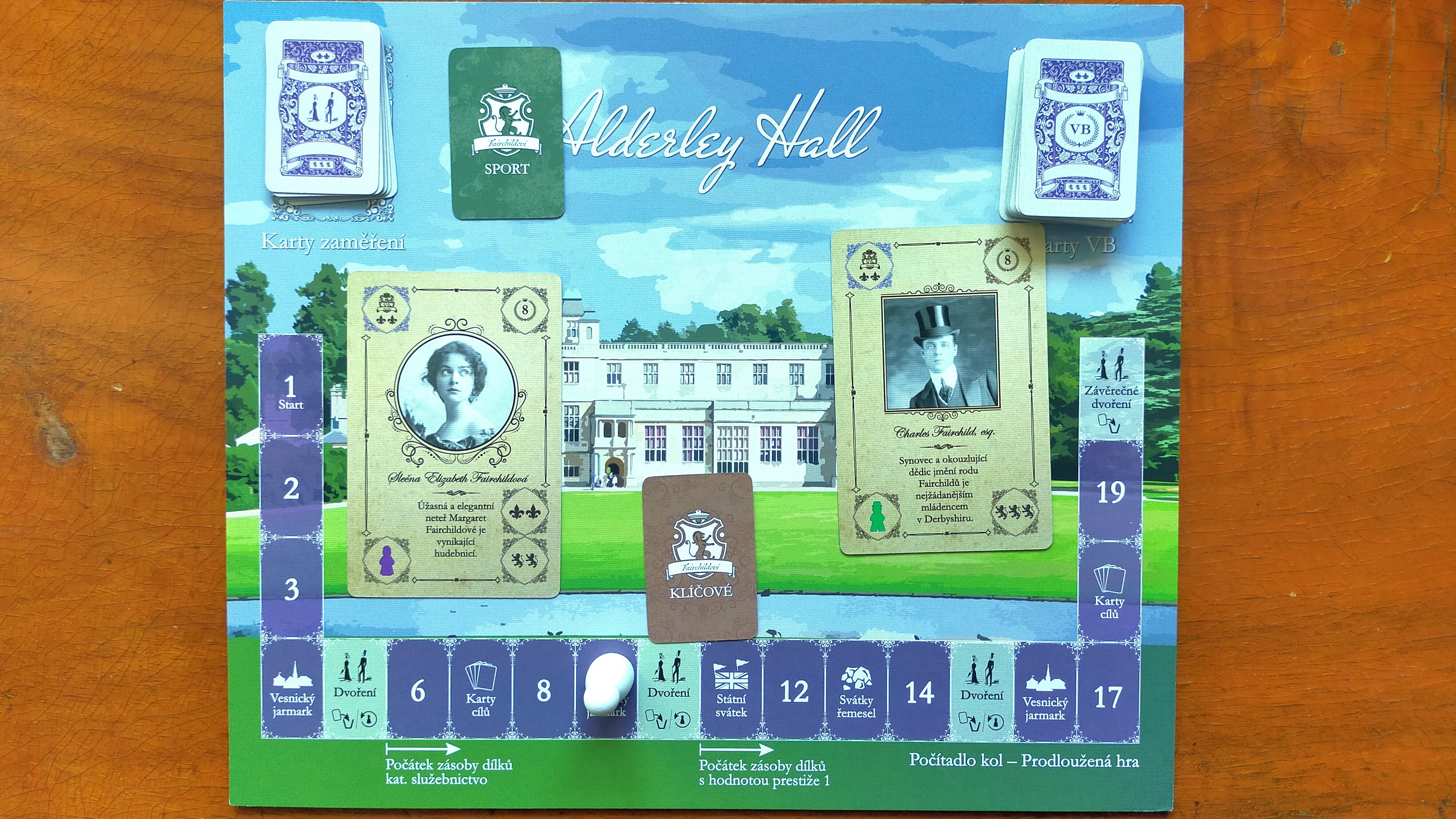This screenshot has width=1456, height=819.
Task: Select the Slečna Elizabeth Fairchildová card
Action: pyautogui.click(x=454, y=435)
